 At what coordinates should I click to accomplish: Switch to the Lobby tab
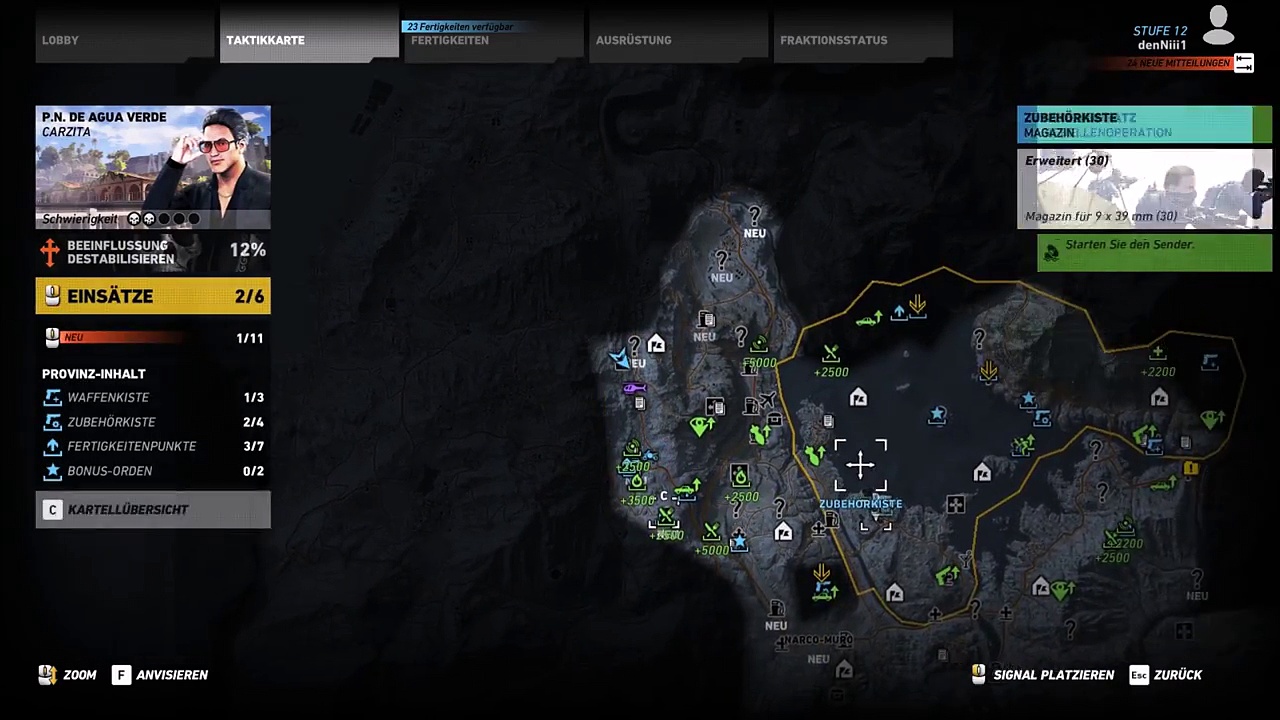[125, 37]
